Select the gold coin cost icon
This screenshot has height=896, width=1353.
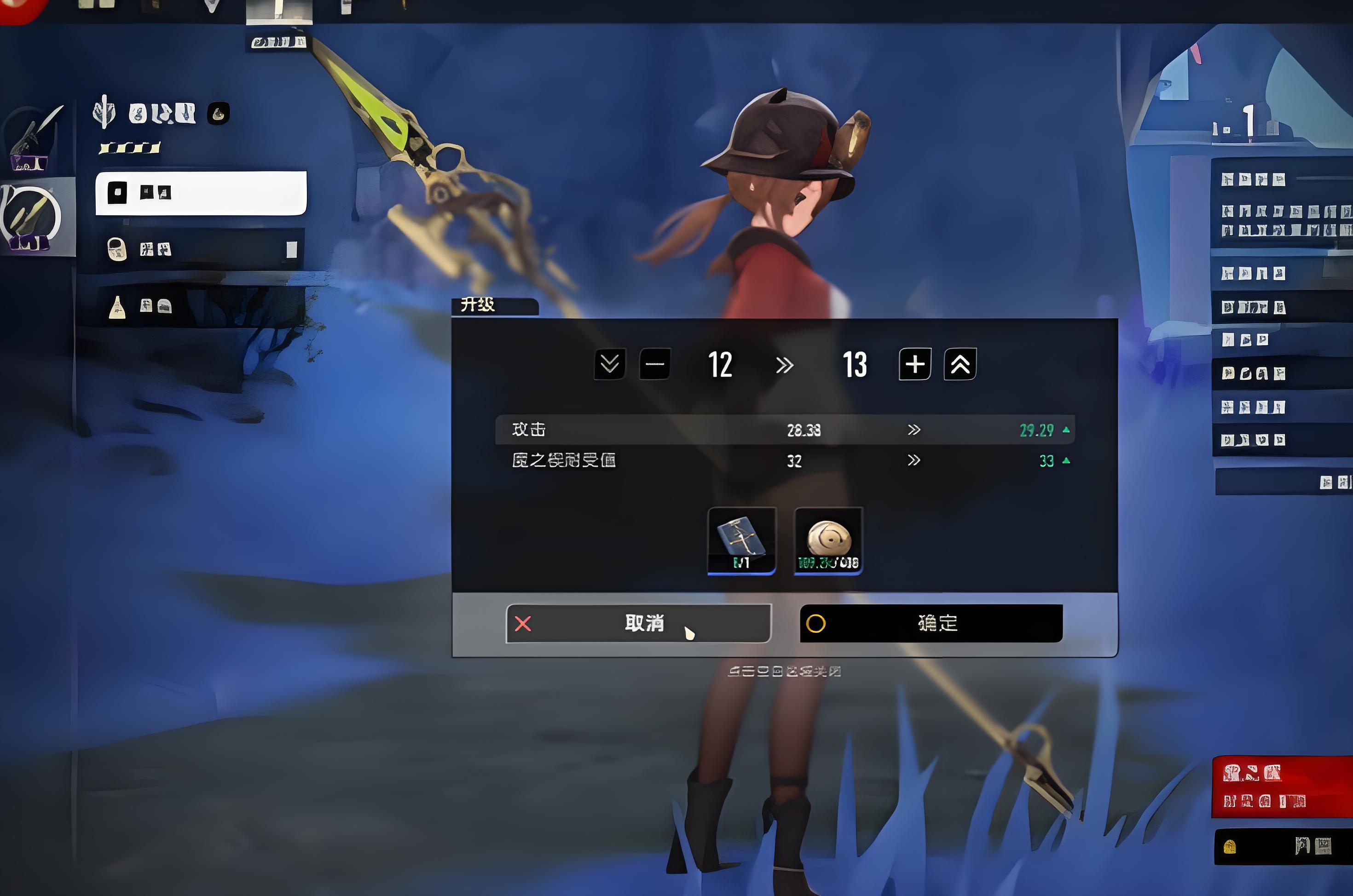click(828, 540)
